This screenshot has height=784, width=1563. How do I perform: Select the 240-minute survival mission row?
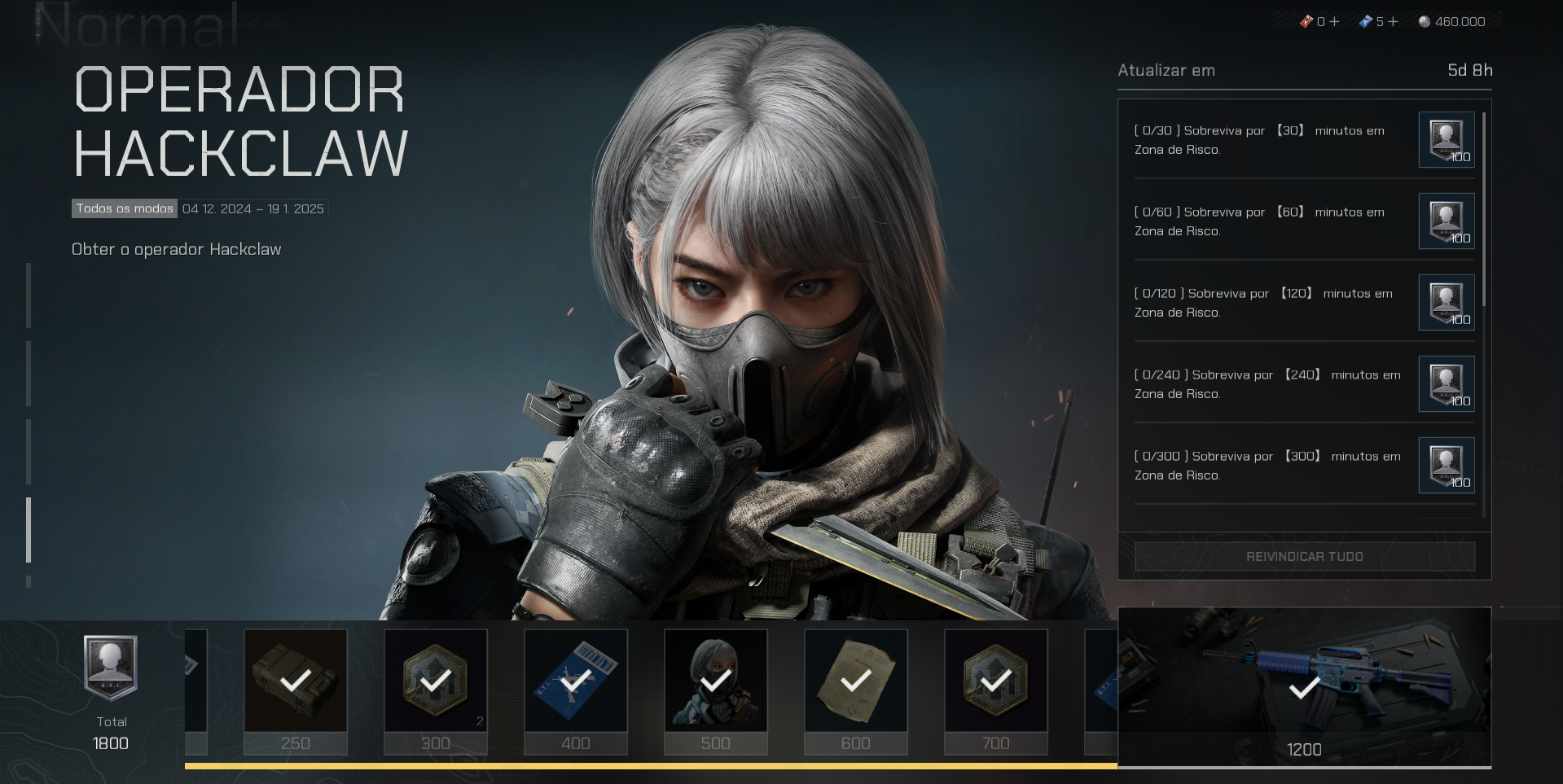point(1267,384)
